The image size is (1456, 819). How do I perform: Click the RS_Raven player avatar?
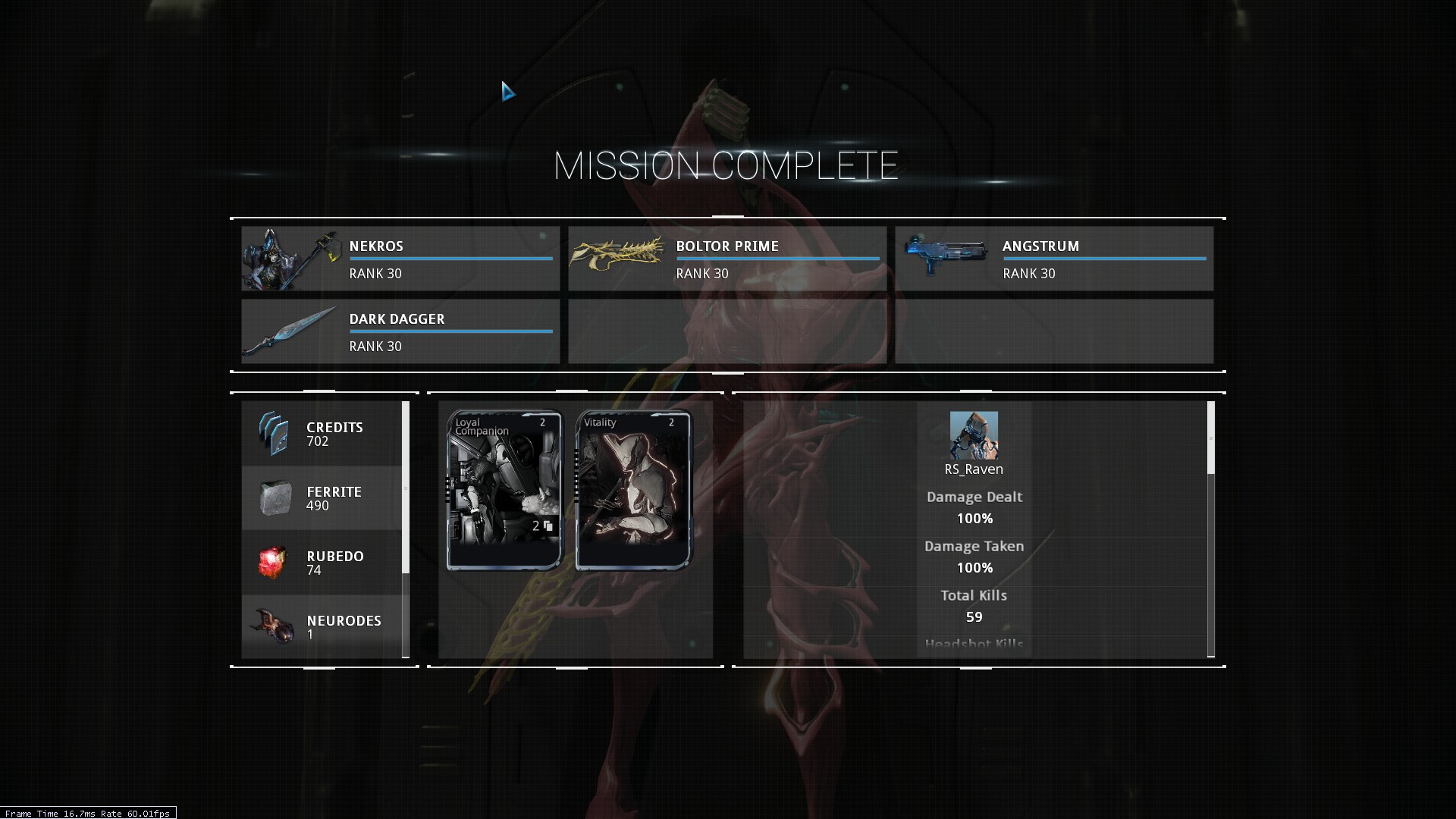(x=974, y=435)
